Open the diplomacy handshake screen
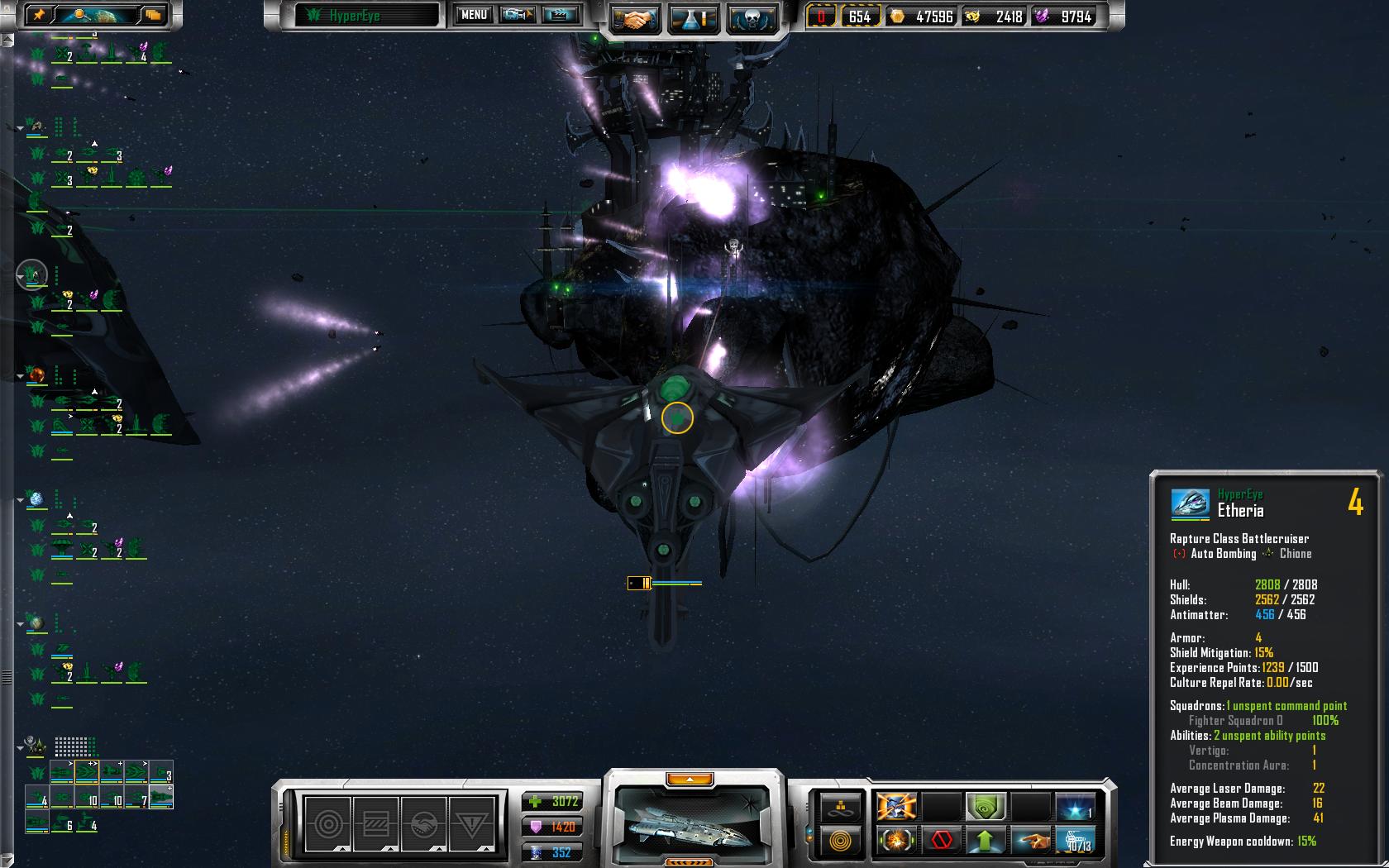The height and width of the screenshot is (868, 1389). (635, 18)
